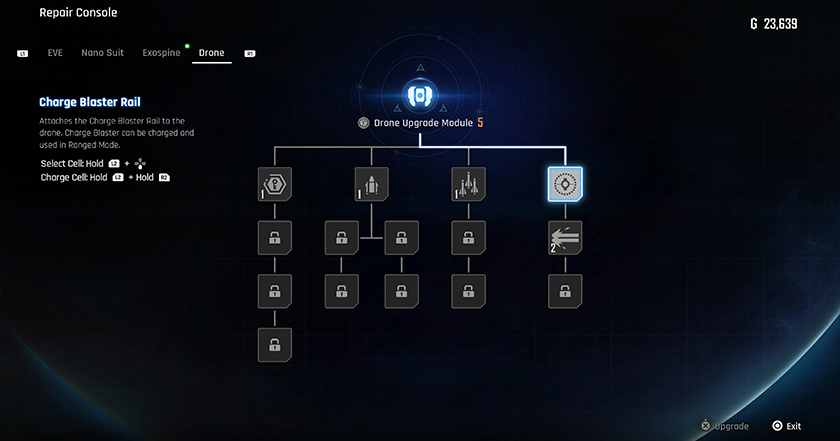840x441 pixels.
Task: Select the Charge Blaster Rail upgrade node
Action: click(x=565, y=184)
